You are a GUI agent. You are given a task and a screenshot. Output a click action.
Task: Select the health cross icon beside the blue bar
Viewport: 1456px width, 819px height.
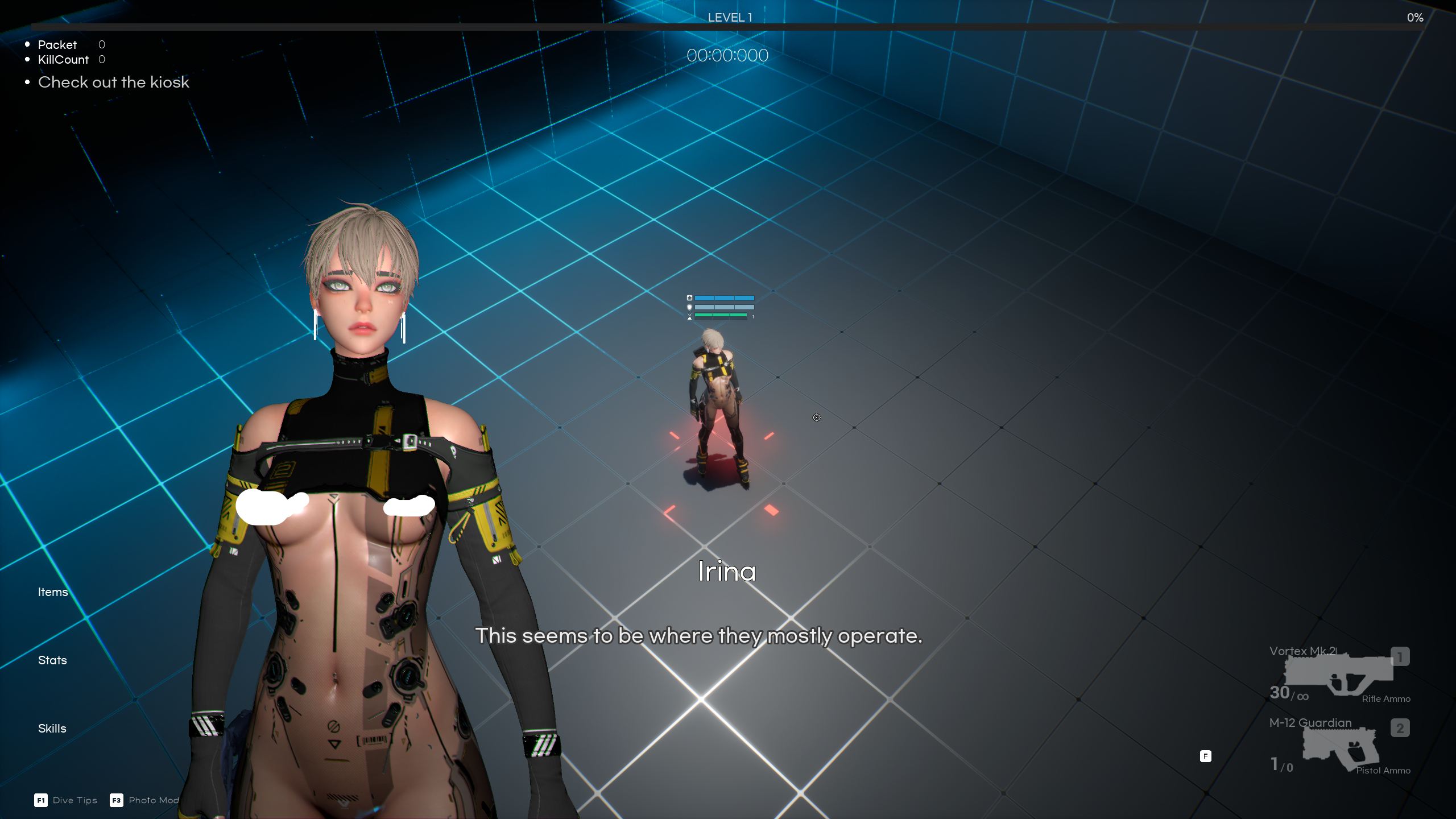tap(689, 297)
